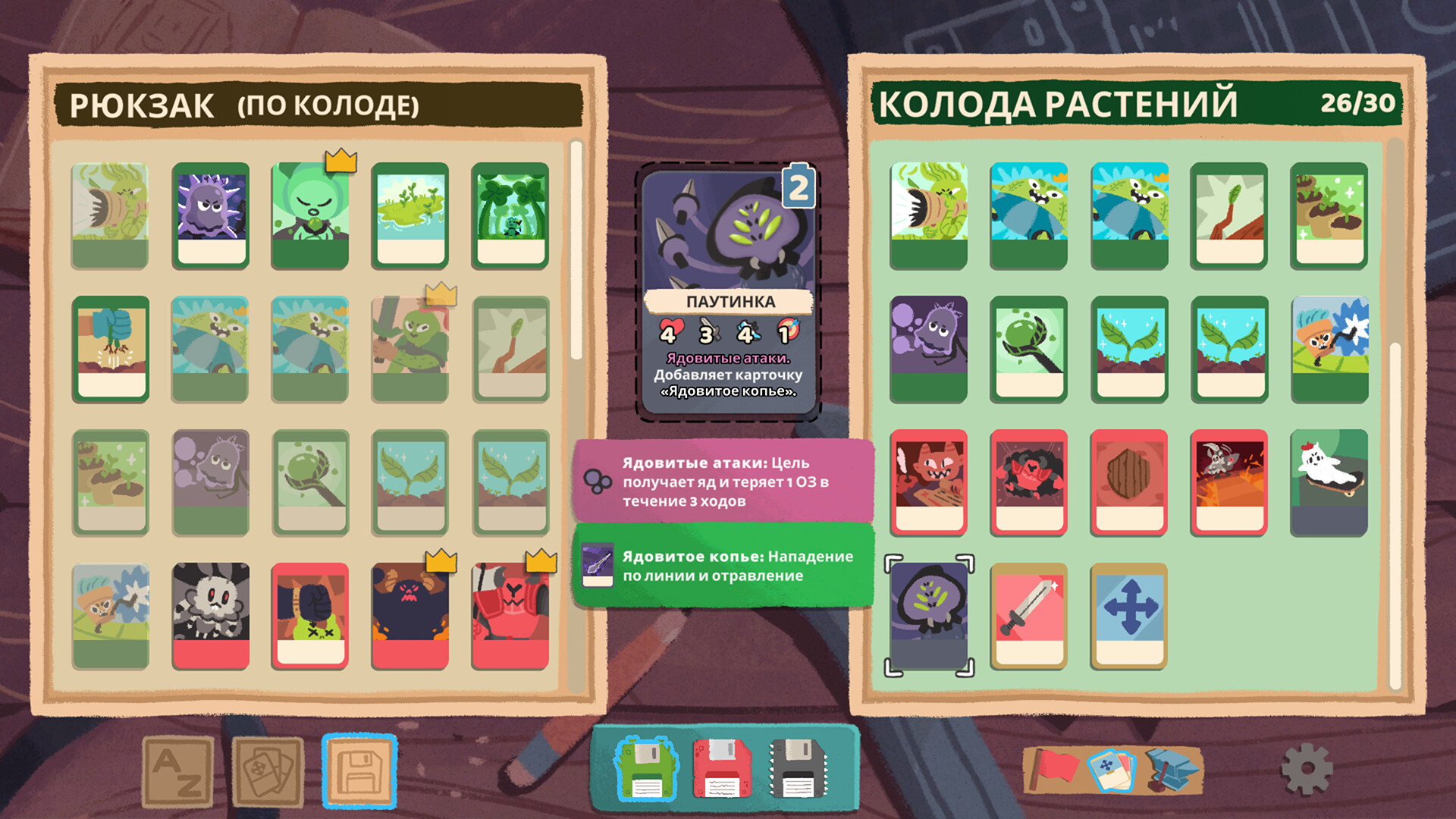1456x819 pixels.
Task: Choose the gray skull rabbit backpack card
Action: pyautogui.click(x=210, y=616)
